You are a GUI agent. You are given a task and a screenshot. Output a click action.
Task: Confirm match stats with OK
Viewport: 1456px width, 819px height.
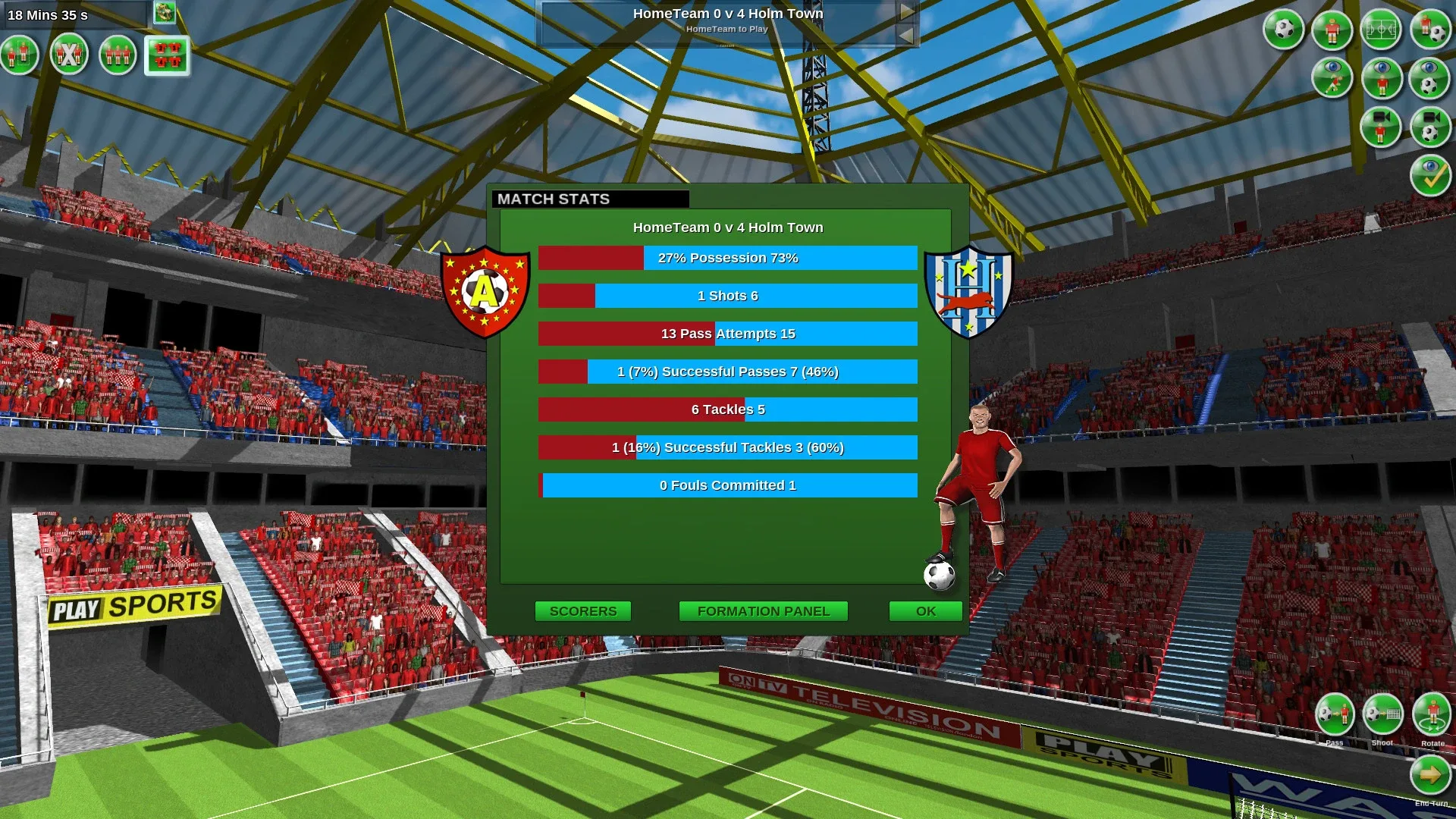click(x=925, y=611)
